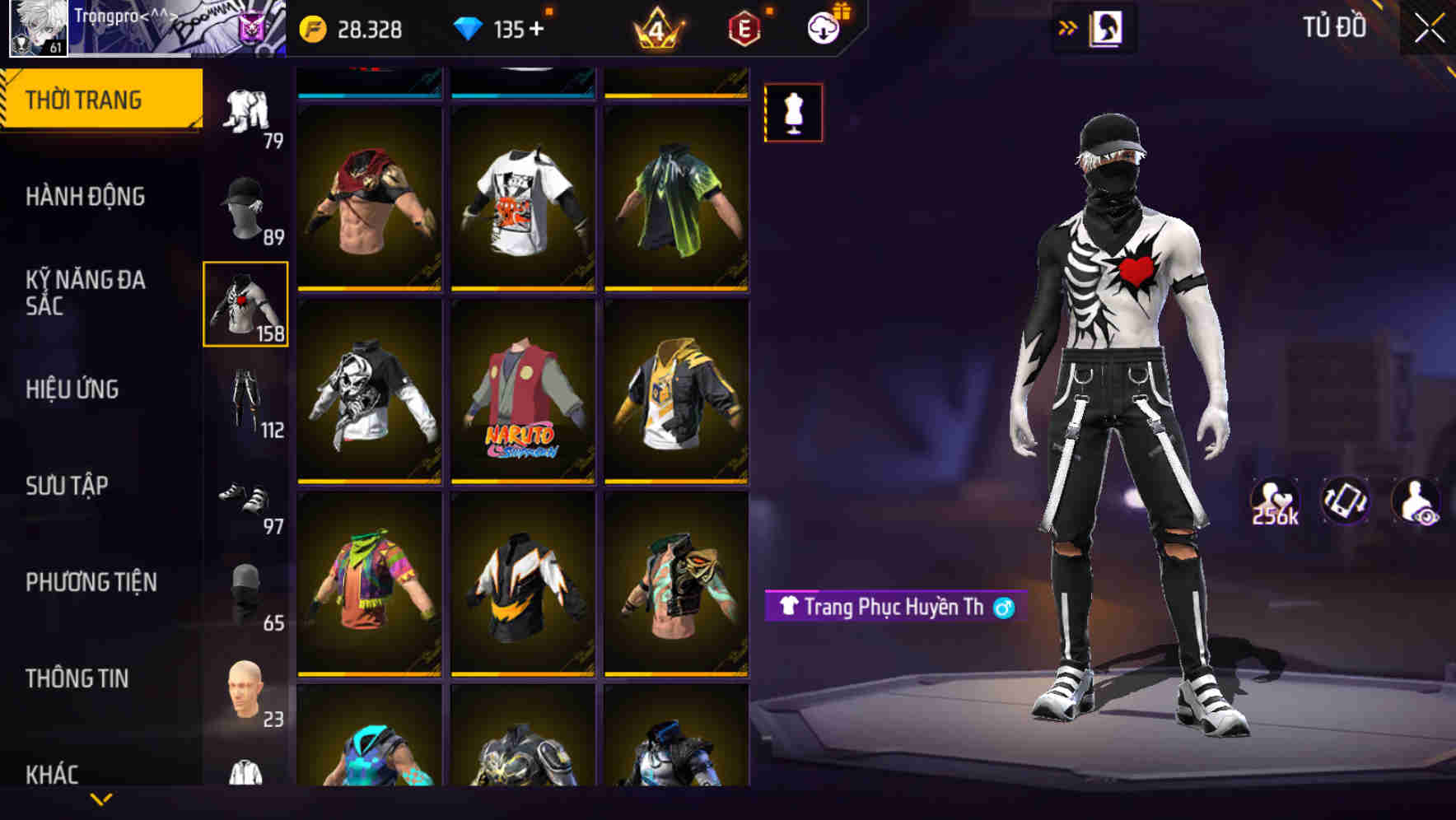Switch to the HÀNH ĐỘNG category
1456x820 pixels.
pos(85,197)
